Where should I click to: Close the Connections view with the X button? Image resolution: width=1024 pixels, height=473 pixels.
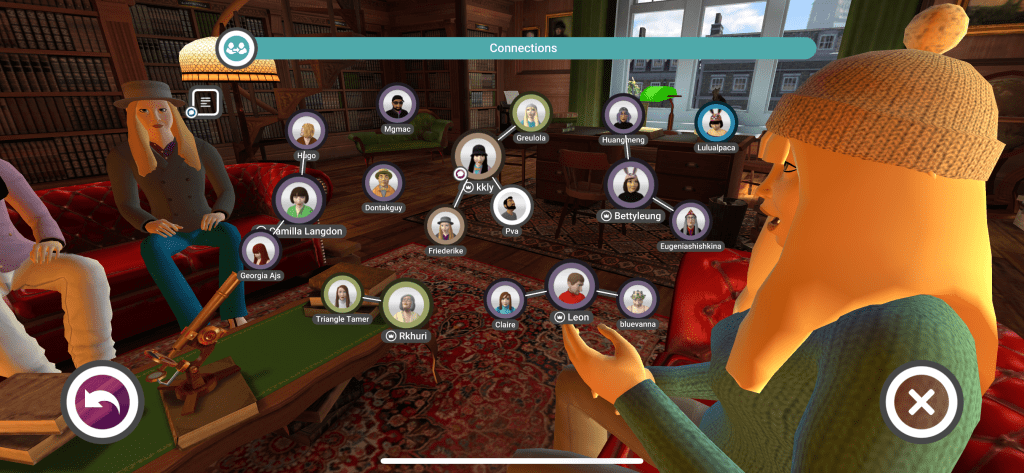click(x=921, y=402)
